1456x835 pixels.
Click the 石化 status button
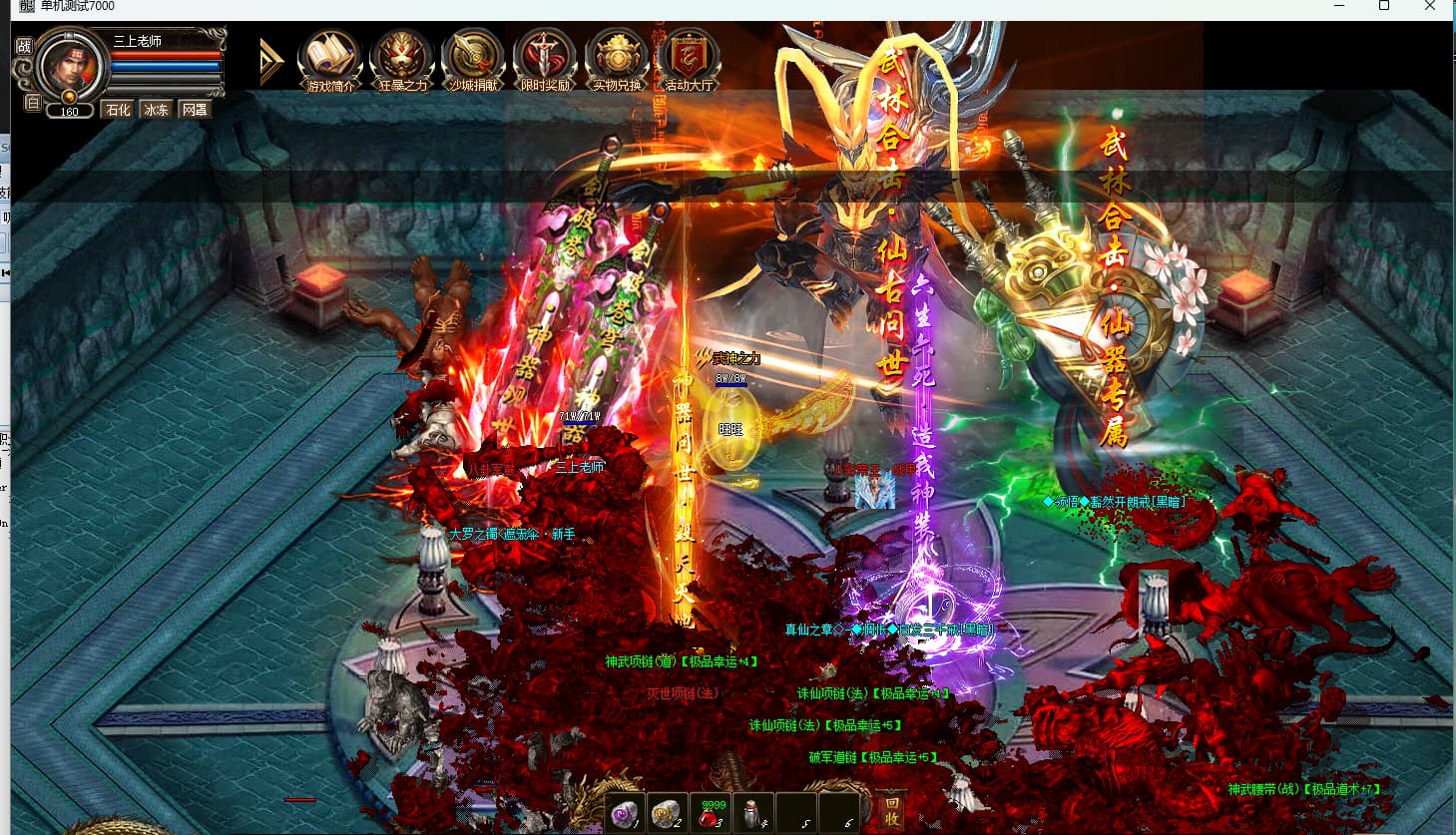click(x=118, y=110)
